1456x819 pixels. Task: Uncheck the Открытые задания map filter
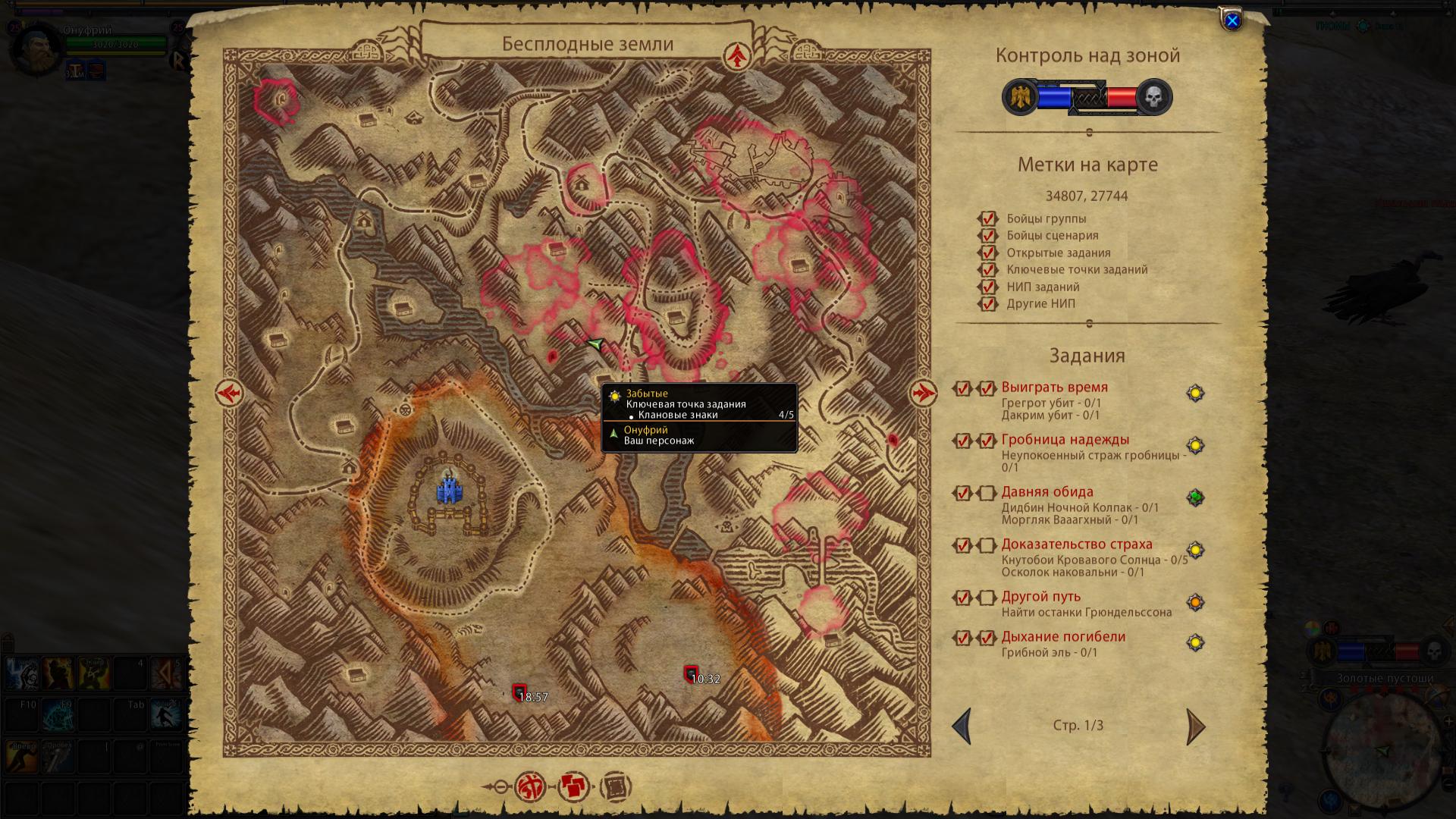tap(987, 253)
